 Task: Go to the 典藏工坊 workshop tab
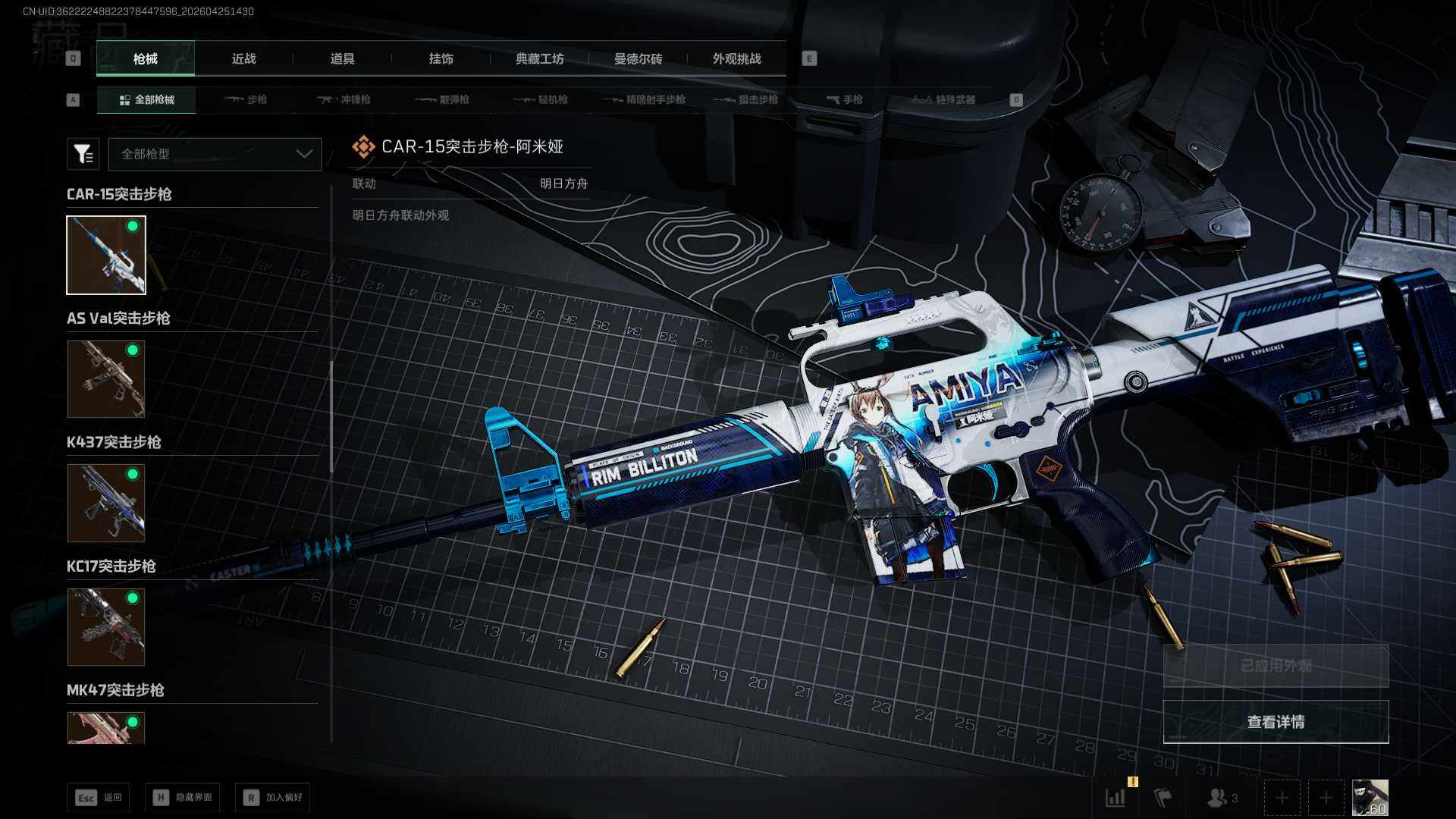click(539, 58)
